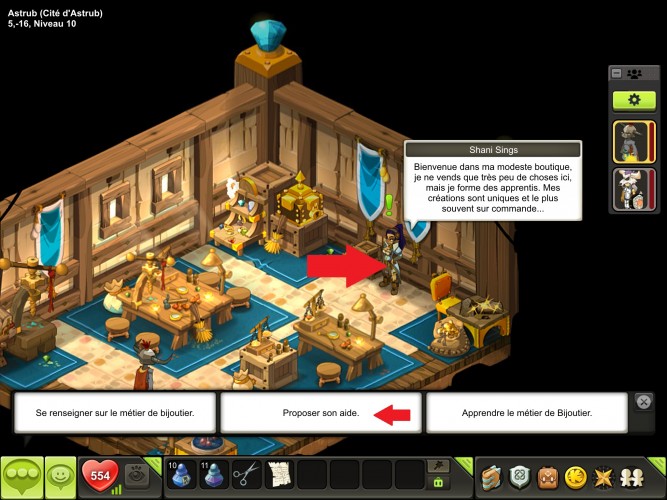Open the yellow smiley face menu icon

pyautogui.click(x=575, y=477)
